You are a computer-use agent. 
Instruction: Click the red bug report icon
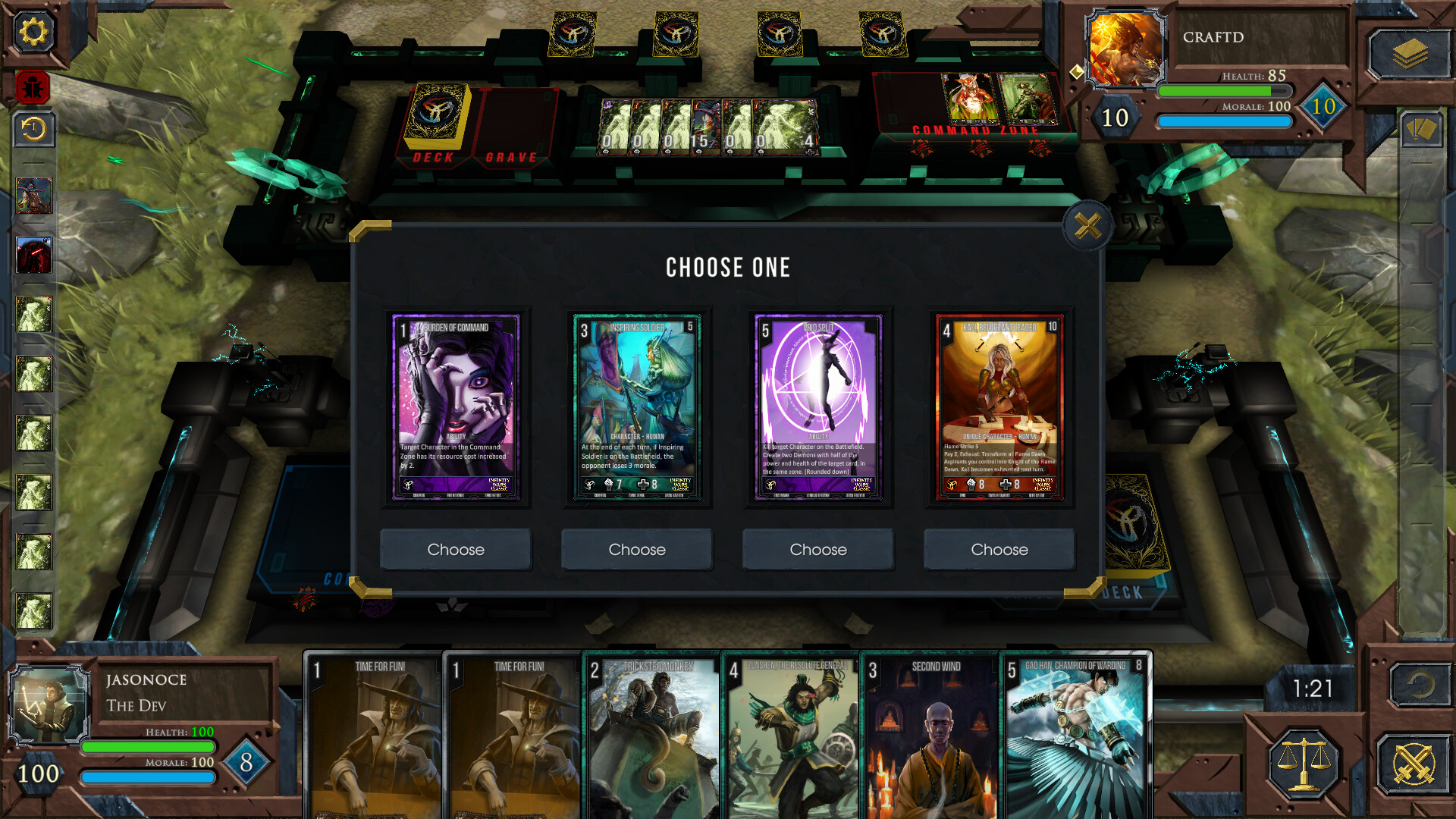(x=33, y=88)
